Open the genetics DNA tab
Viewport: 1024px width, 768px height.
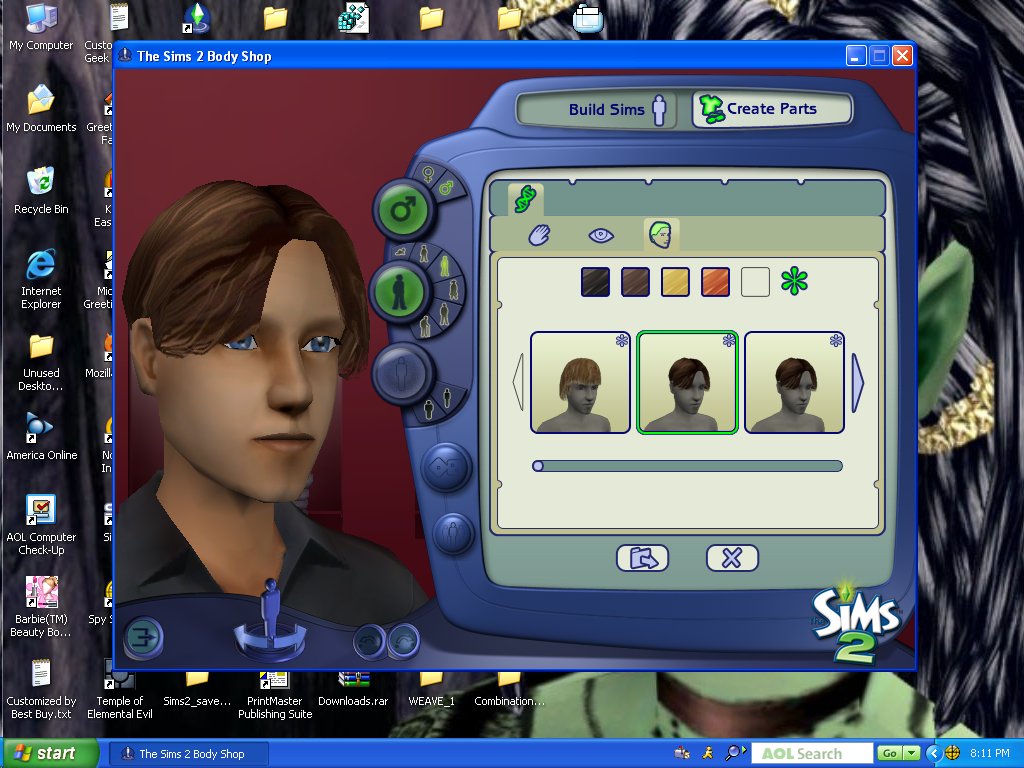click(x=525, y=199)
